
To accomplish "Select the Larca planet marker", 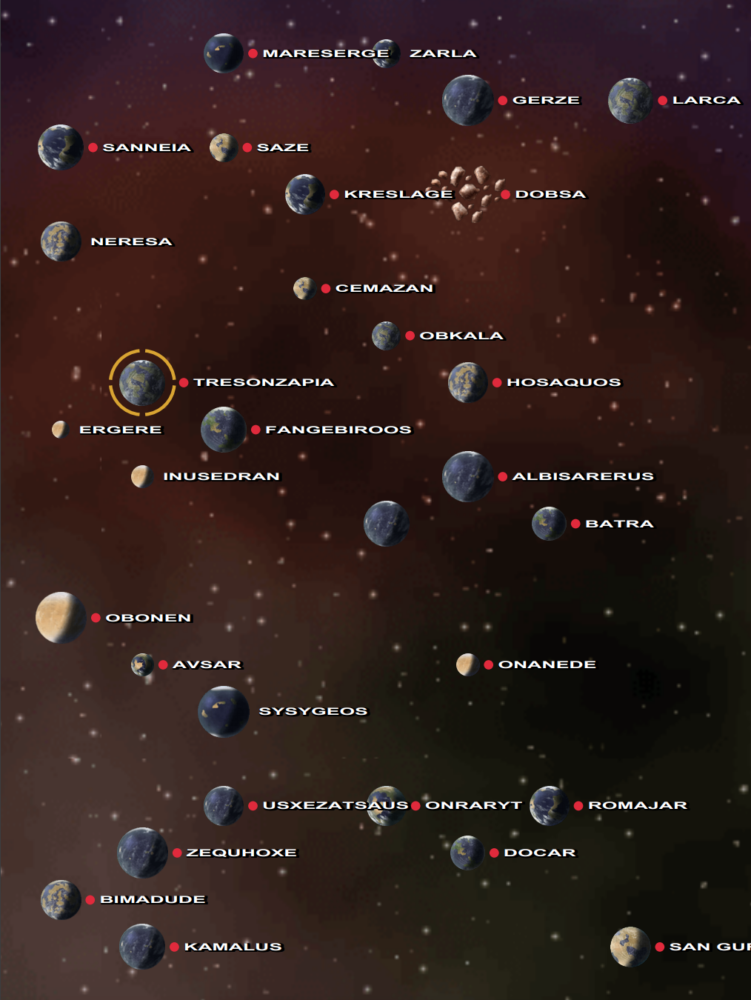I will click(630, 100).
